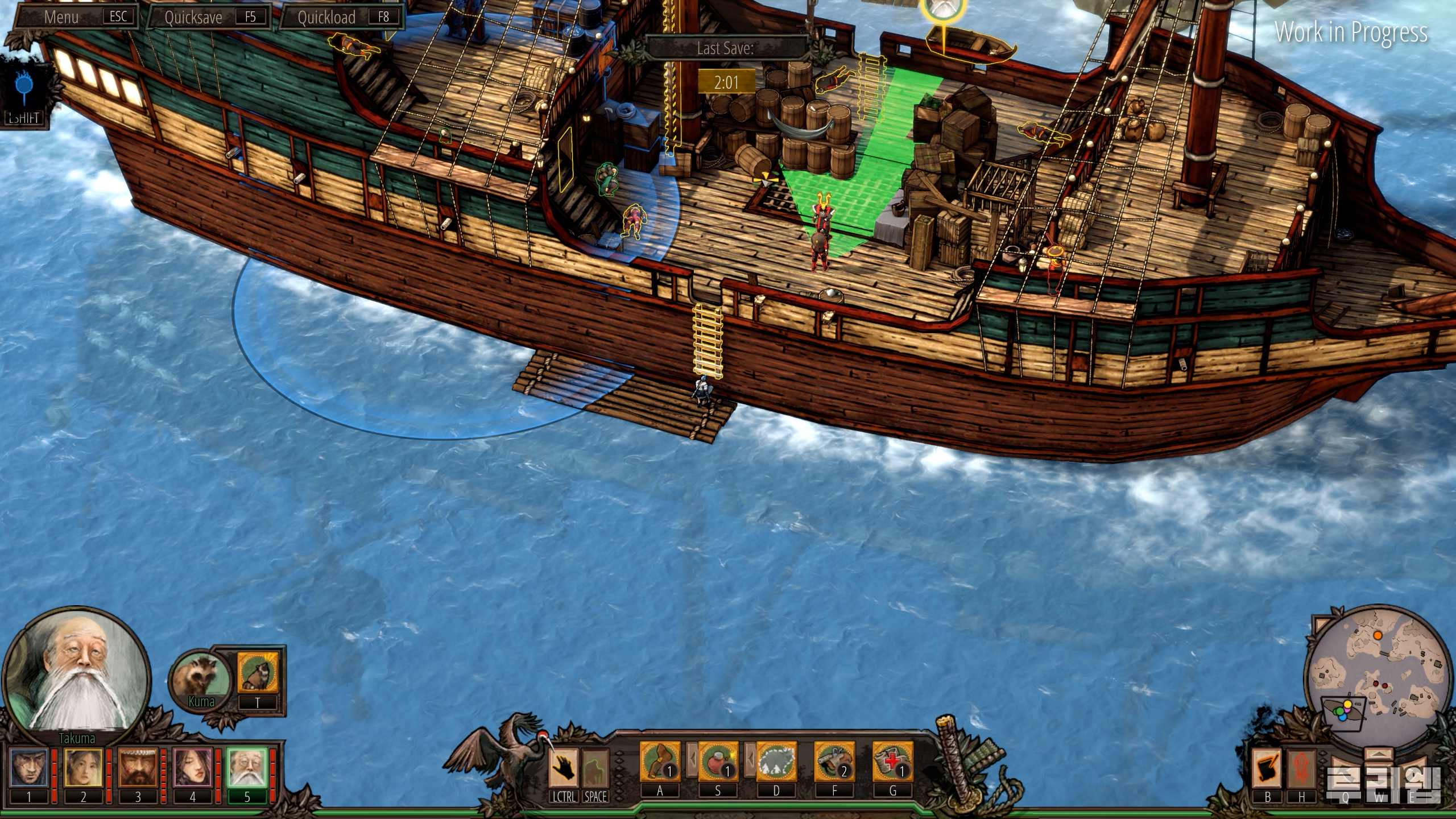Switch to the bearded samurai portrait
The height and width of the screenshot is (819, 1456).
pos(138,768)
